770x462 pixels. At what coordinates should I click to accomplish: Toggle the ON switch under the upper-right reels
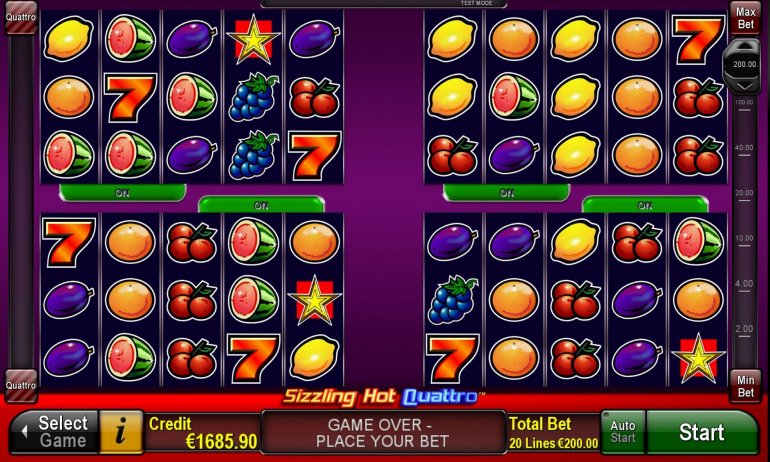tap(506, 192)
